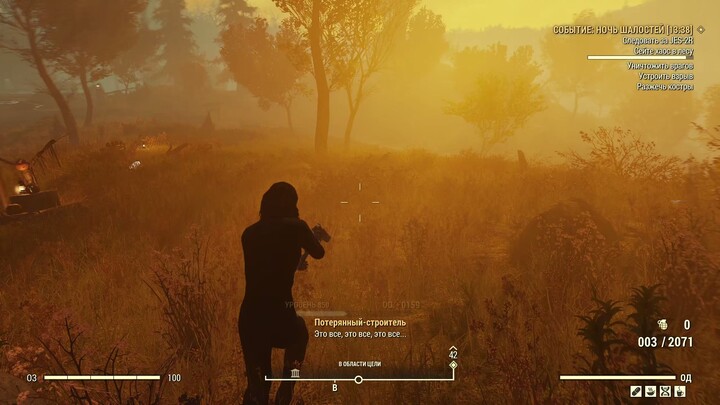
Task: Click the hot cup status icon
Action: (x=680, y=391)
